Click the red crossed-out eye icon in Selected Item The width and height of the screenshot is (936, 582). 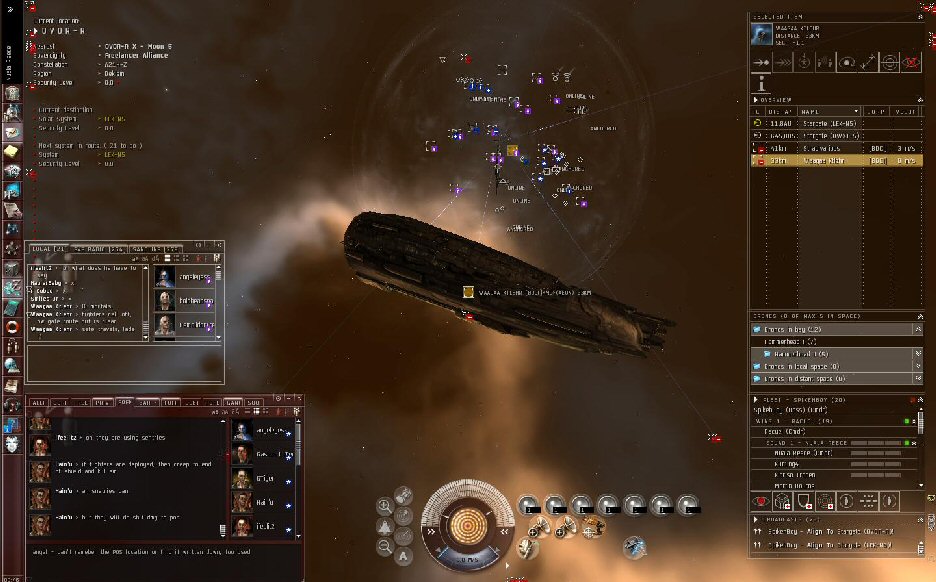[911, 62]
